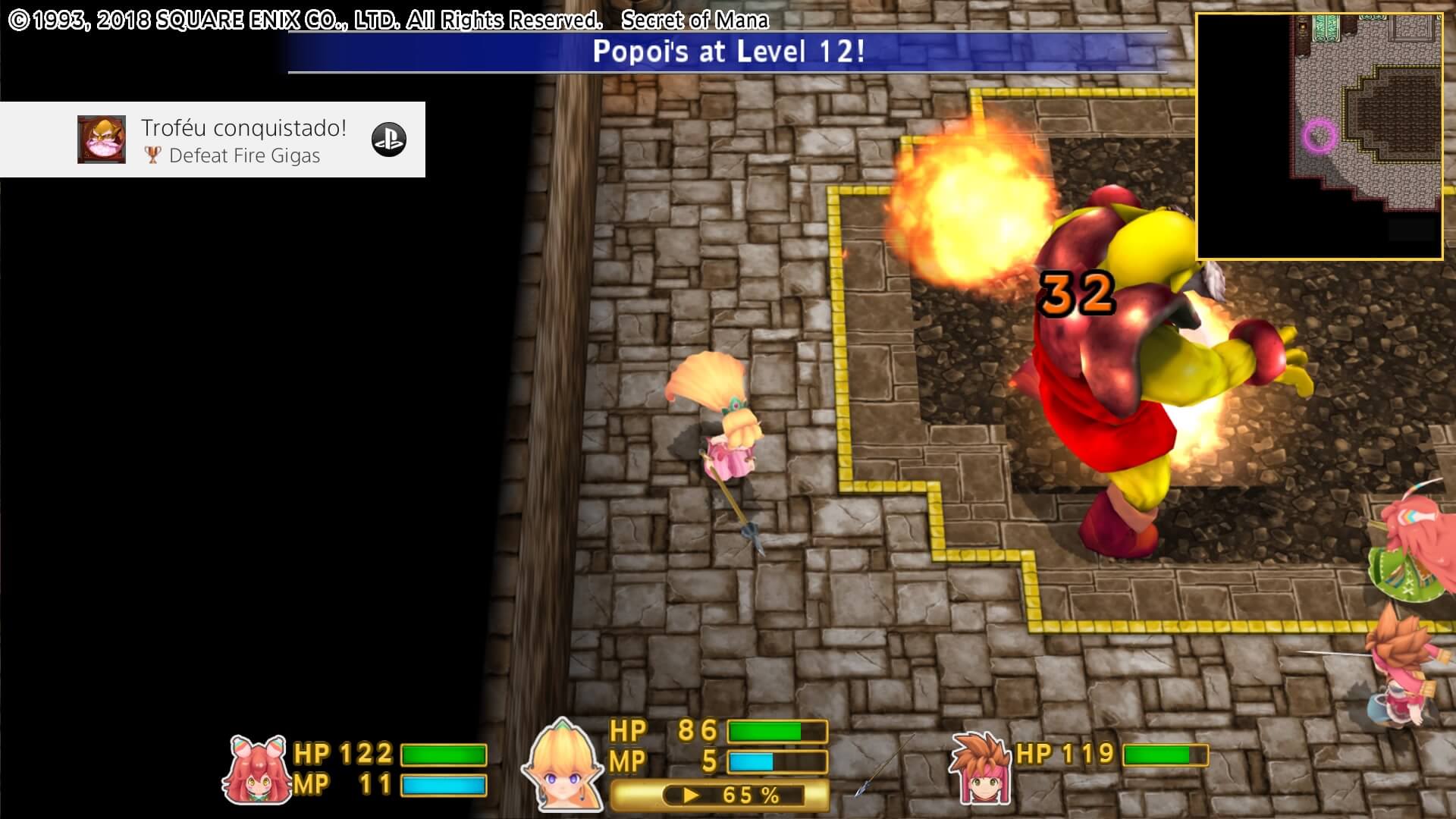Click the trophy thumbnail image
This screenshot has width=1456, height=819.
[102, 140]
